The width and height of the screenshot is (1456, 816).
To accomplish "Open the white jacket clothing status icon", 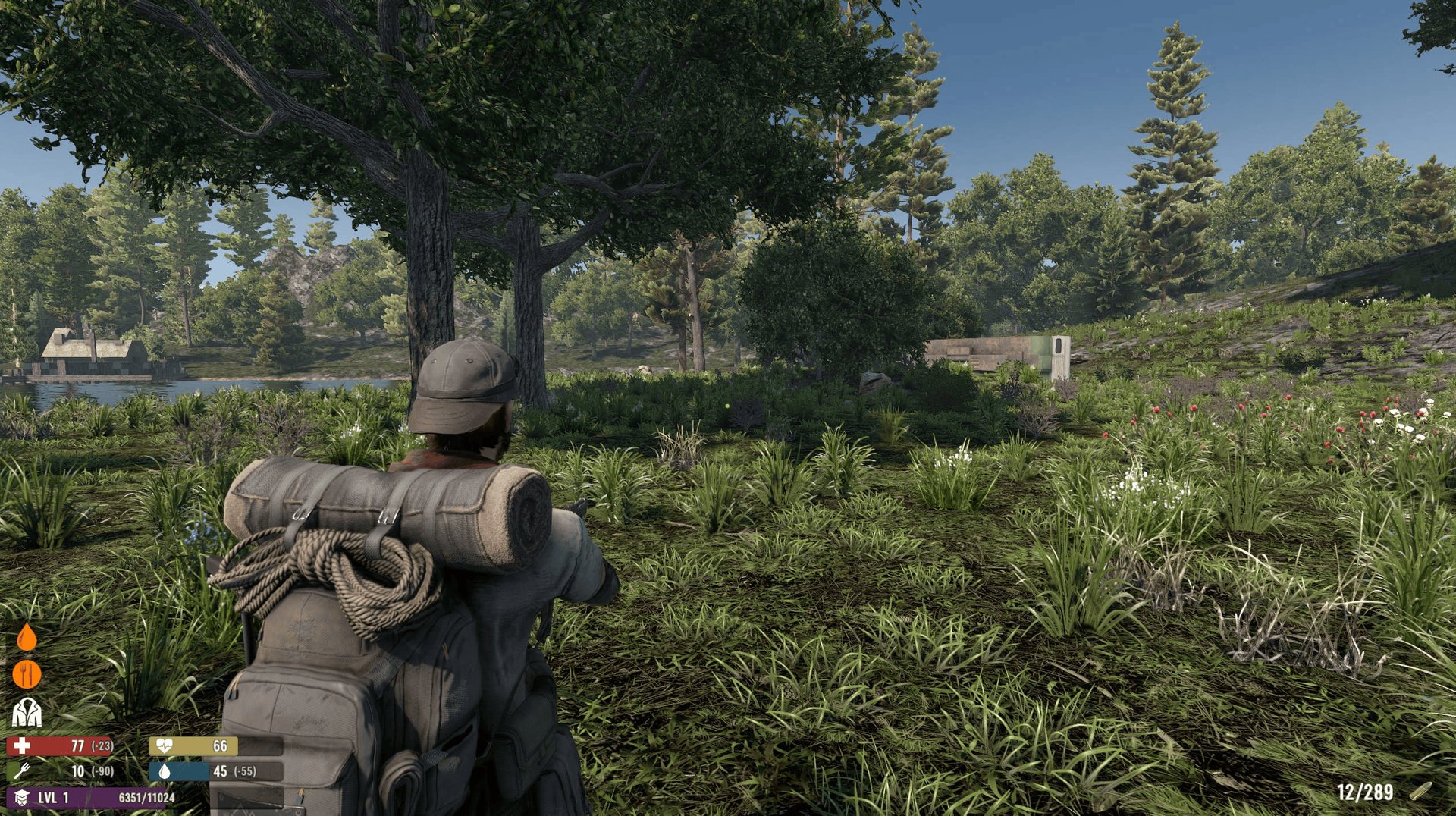I will coord(27,712).
